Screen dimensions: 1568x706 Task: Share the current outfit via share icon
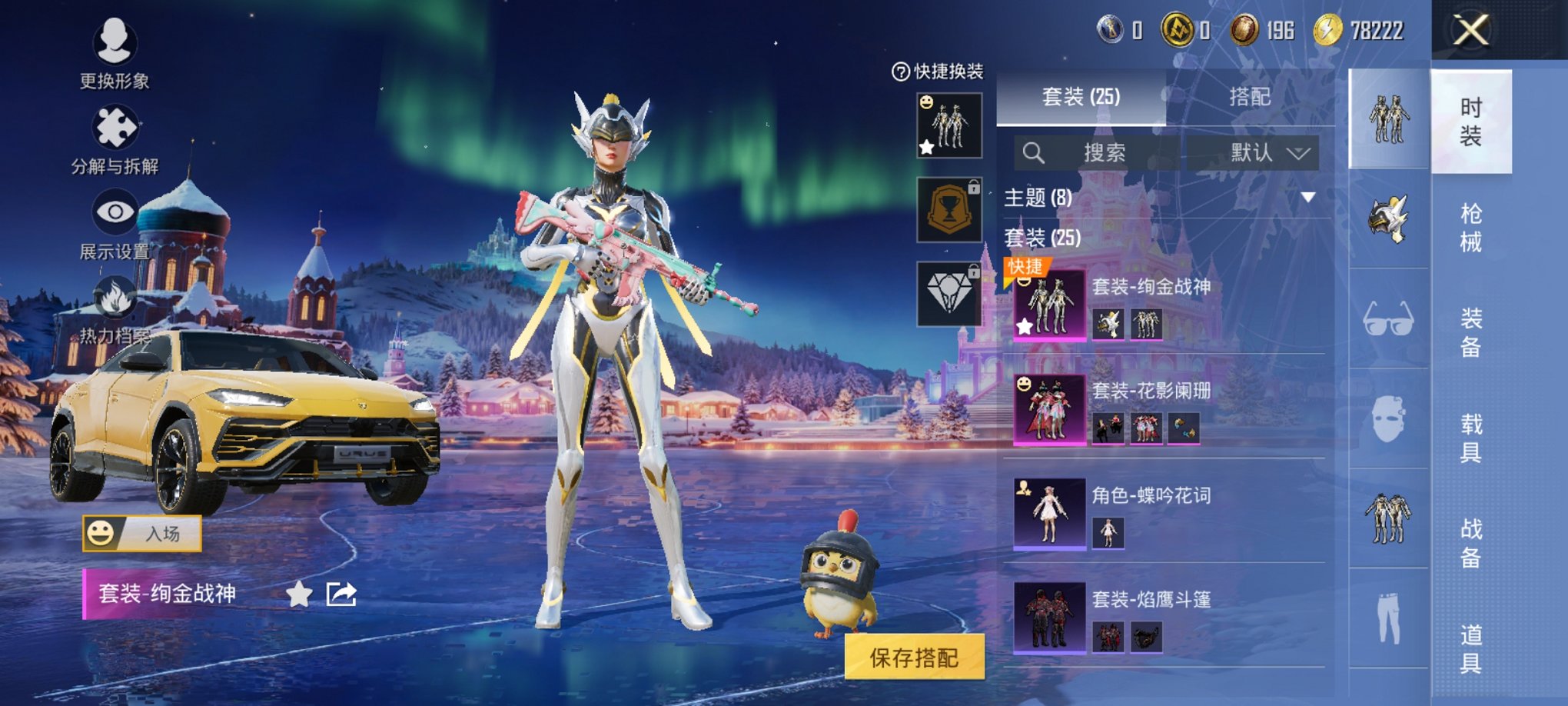[x=341, y=594]
